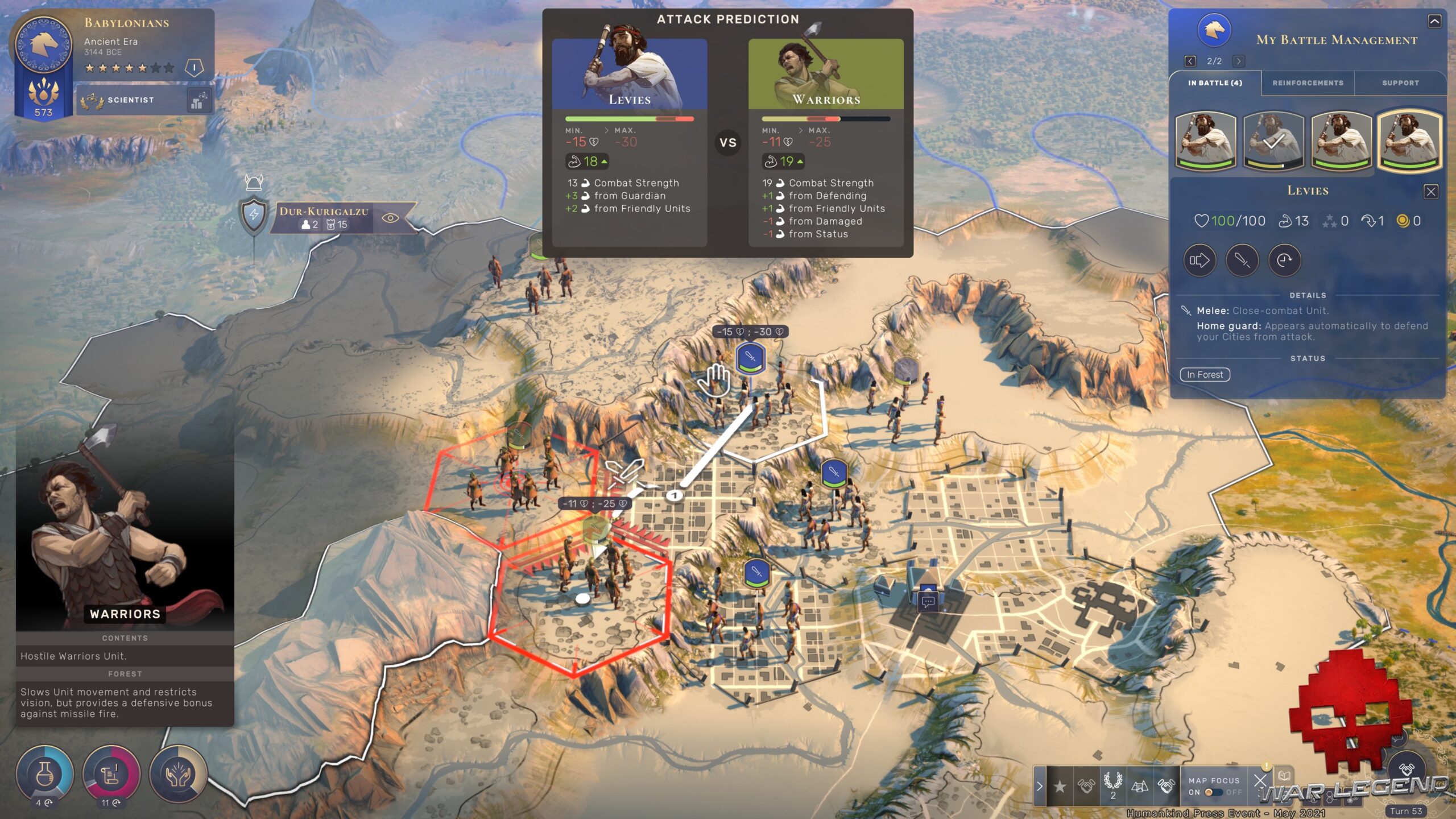Switch to the Reinforcements tab
1456x819 pixels.
[1308, 83]
